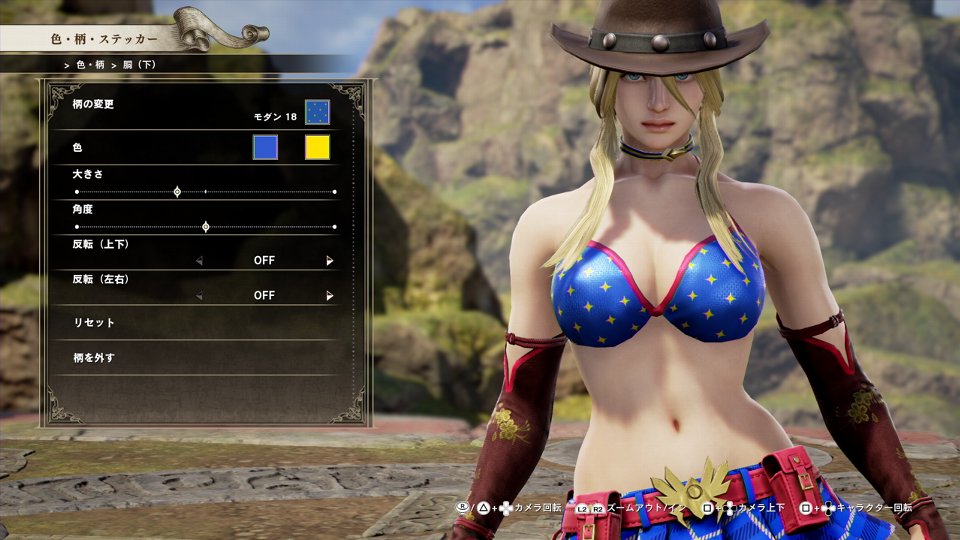Pick the yellow color swatch
Screen dimensions: 960x540
(317, 148)
